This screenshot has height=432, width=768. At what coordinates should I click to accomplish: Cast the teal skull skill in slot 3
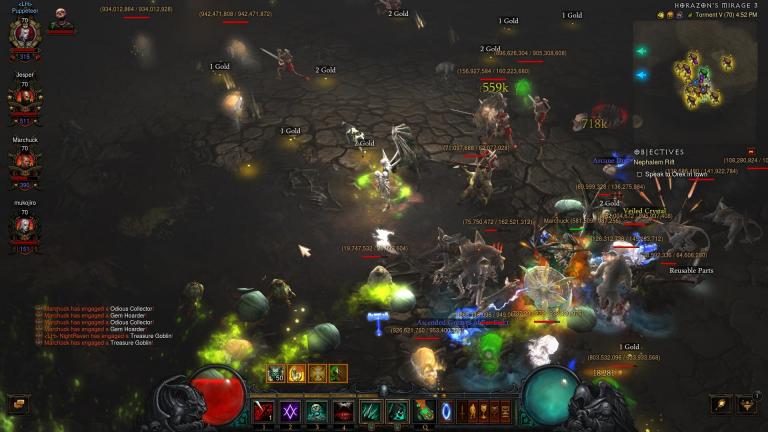coord(316,411)
